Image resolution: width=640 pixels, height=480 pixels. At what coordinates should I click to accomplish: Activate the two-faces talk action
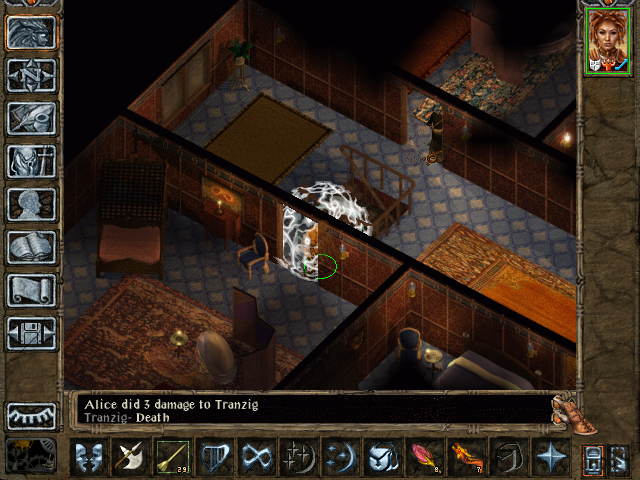pos(88,457)
